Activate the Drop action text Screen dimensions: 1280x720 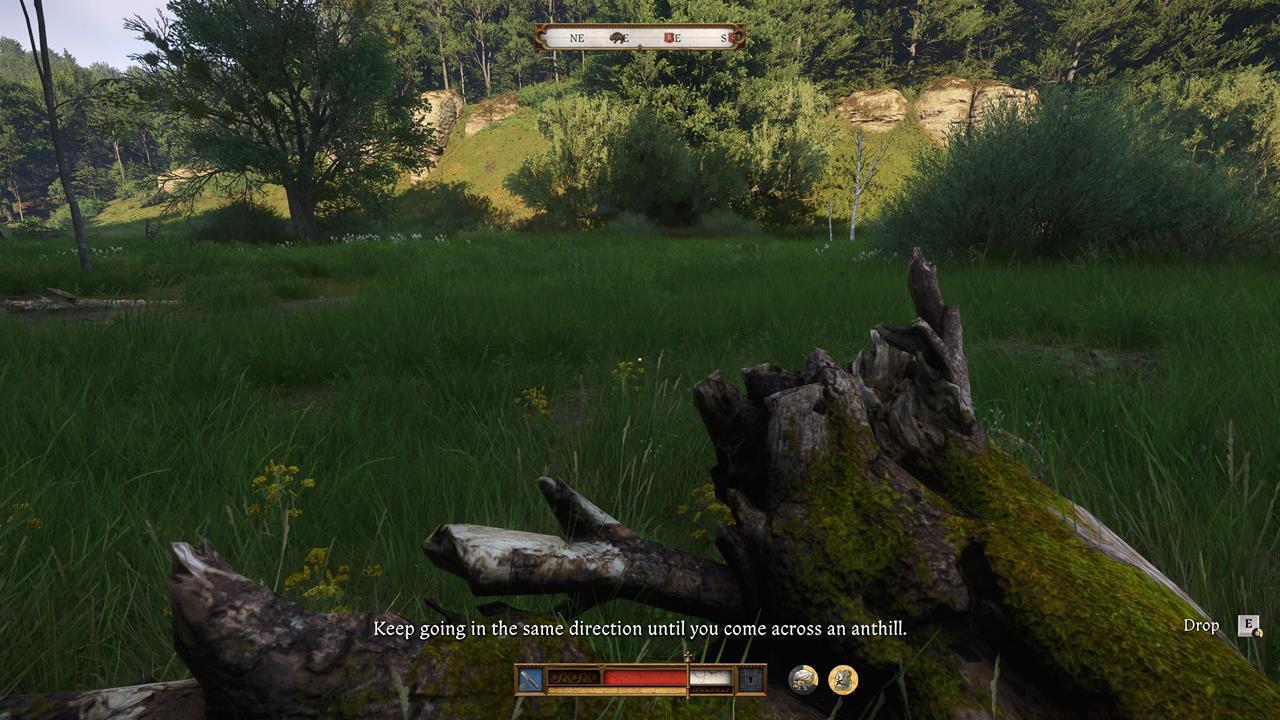coord(1202,626)
